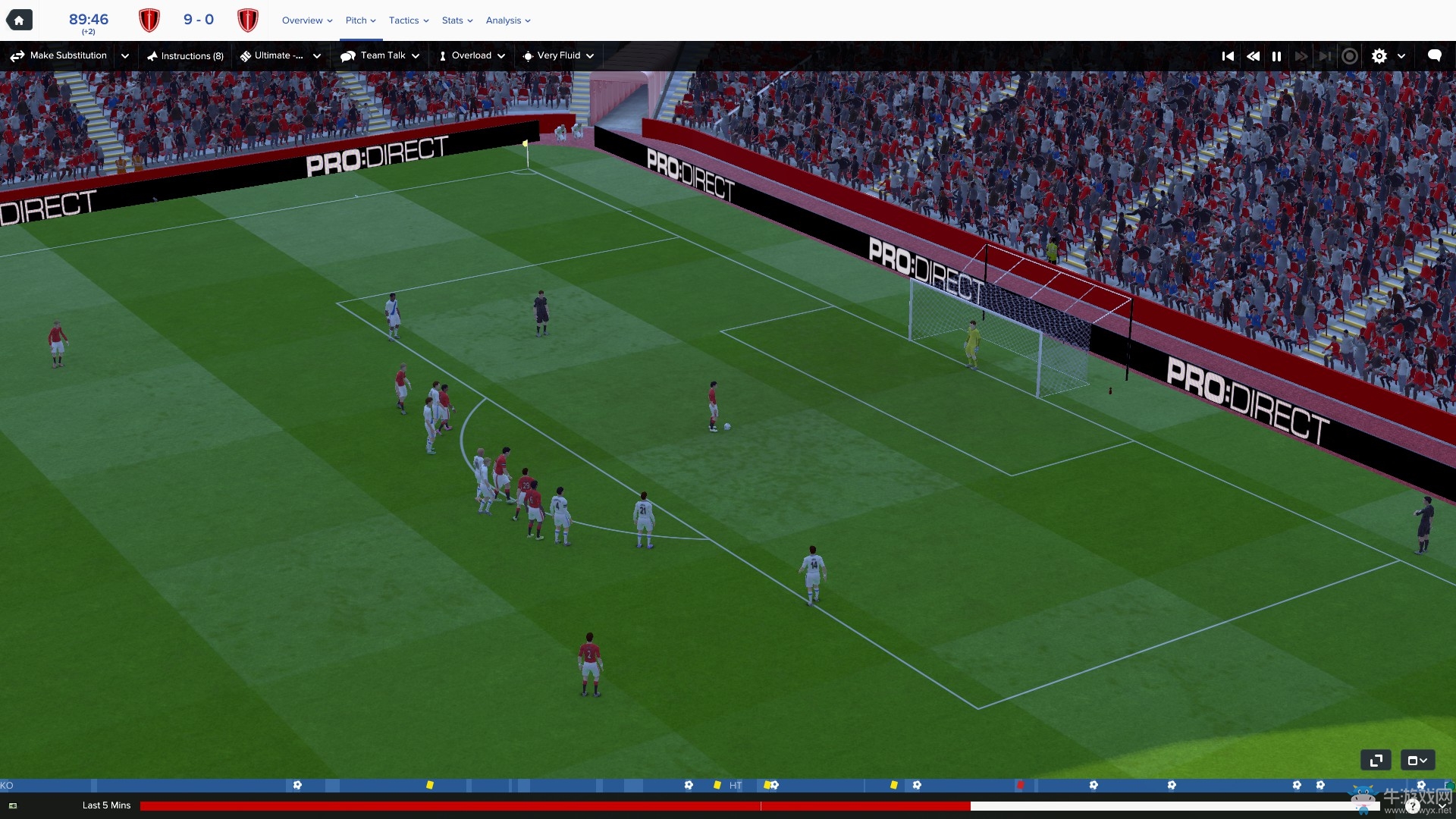Image resolution: width=1456 pixels, height=819 pixels.
Task: Open the Analysis menu
Action: pyautogui.click(x=508, y=20)
